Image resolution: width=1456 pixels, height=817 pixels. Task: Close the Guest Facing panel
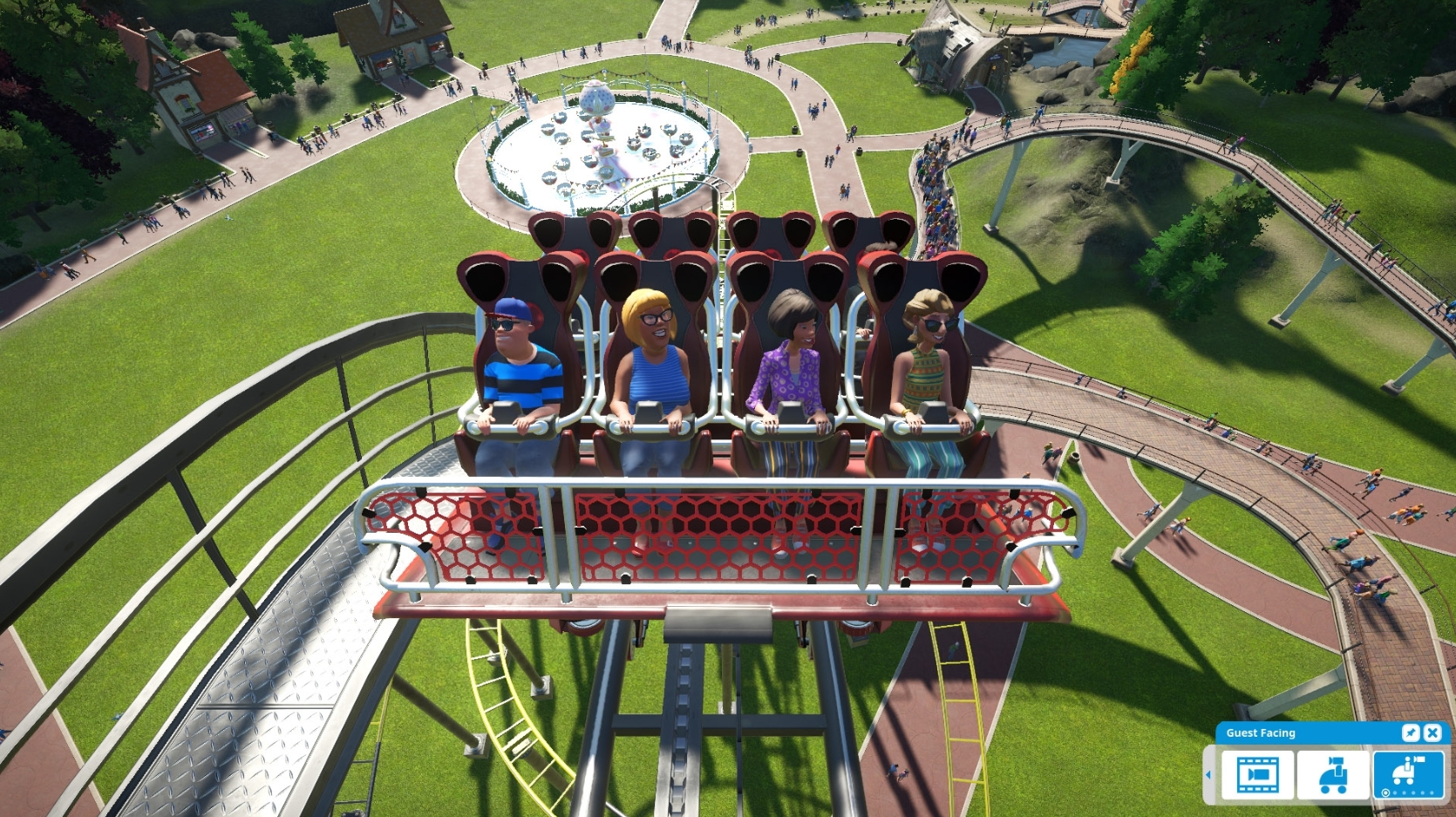[1432, 733]
